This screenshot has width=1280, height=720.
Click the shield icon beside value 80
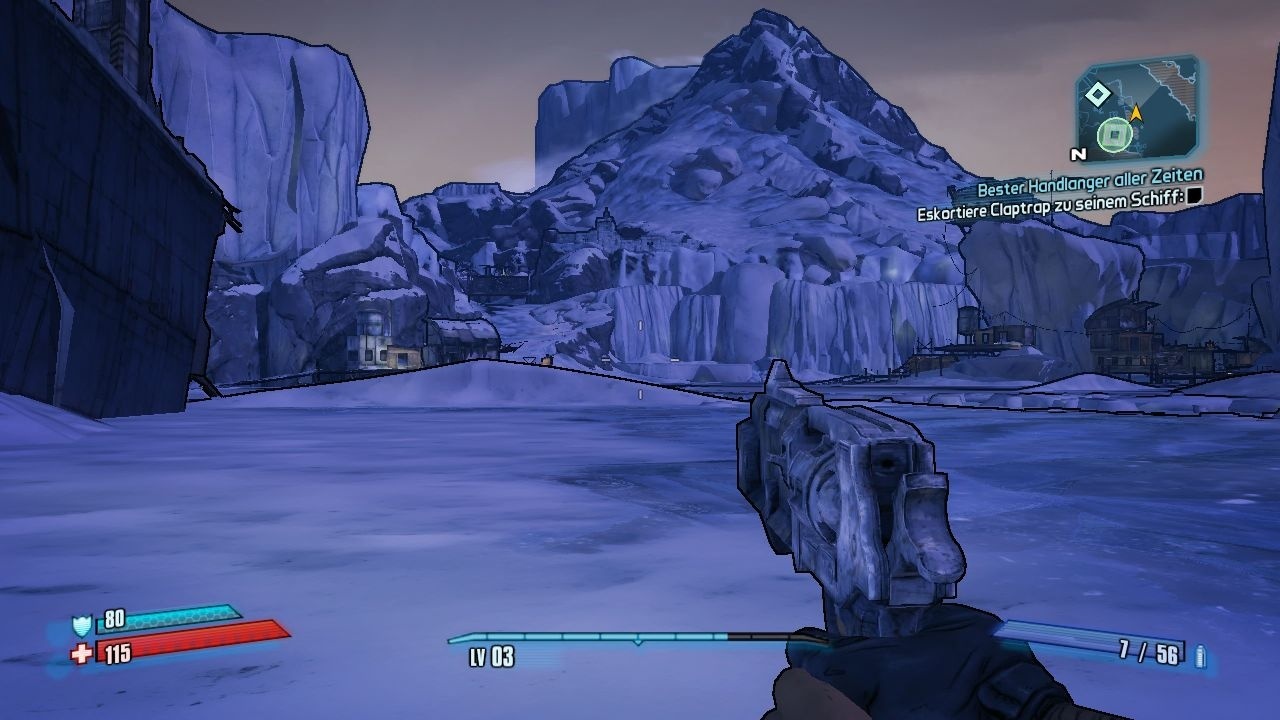[x=82, y=625]
